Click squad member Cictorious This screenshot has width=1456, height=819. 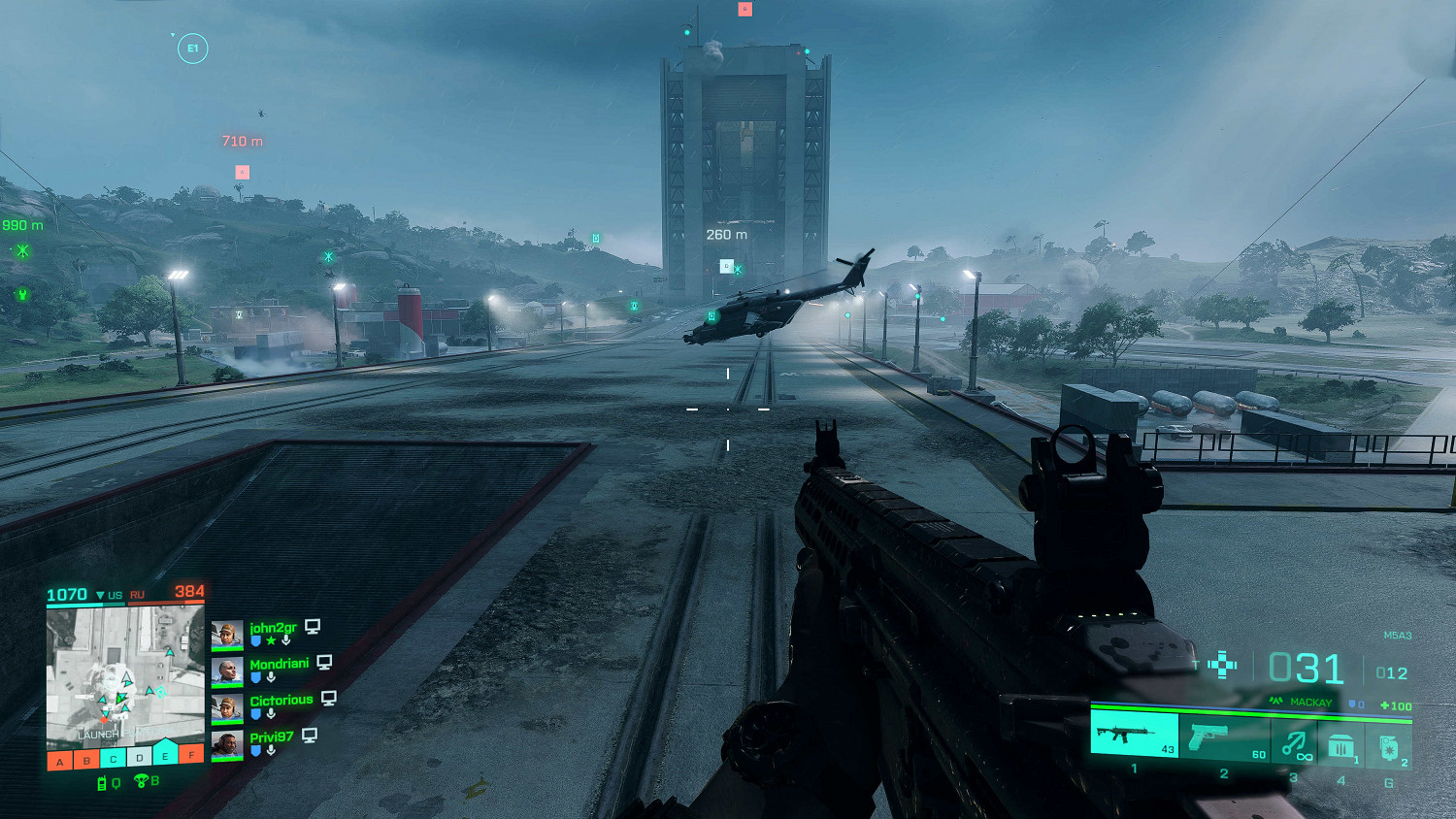[x=281, y=701]
